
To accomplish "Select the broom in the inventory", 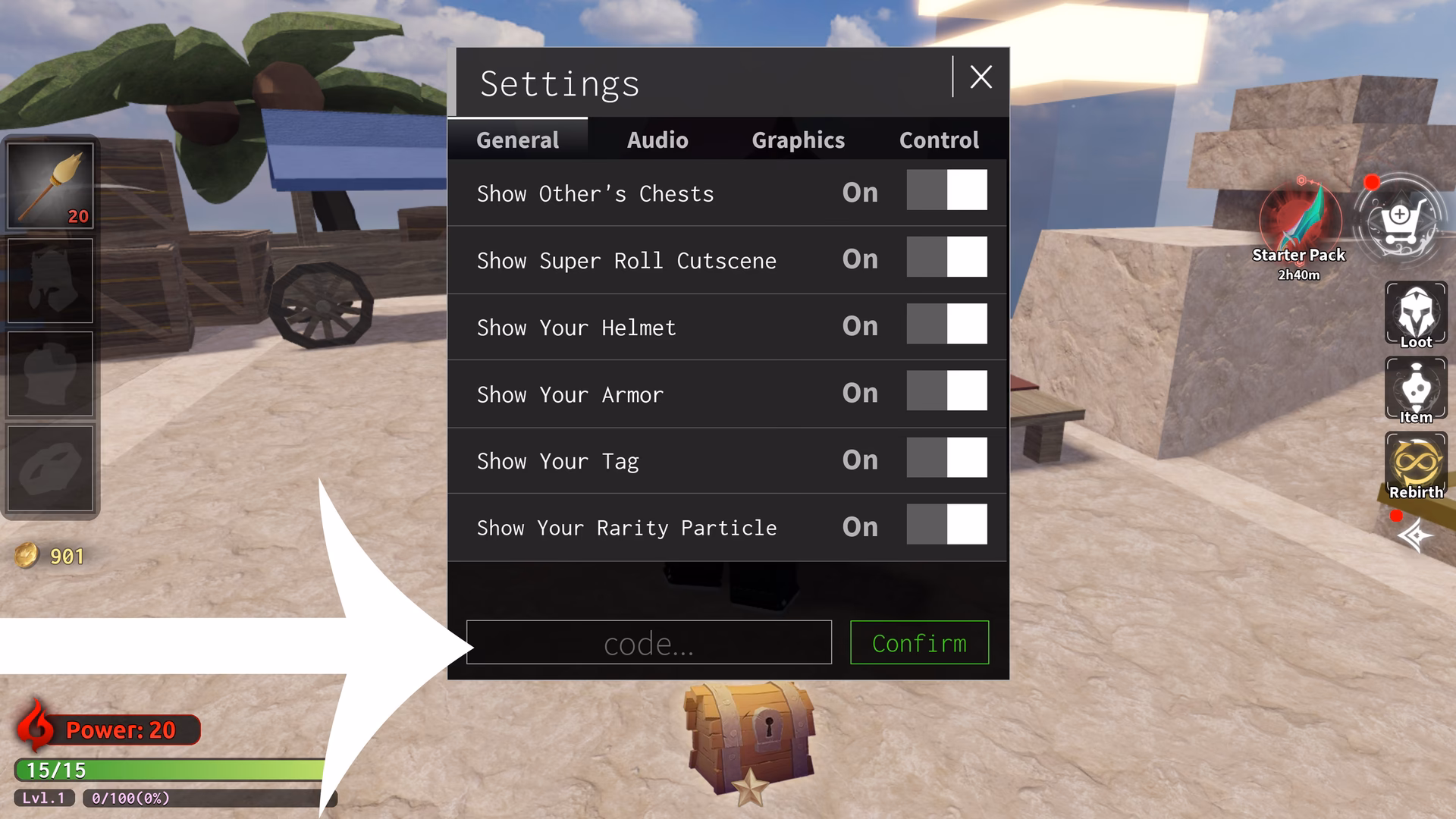I will click(x=50, y=184).
